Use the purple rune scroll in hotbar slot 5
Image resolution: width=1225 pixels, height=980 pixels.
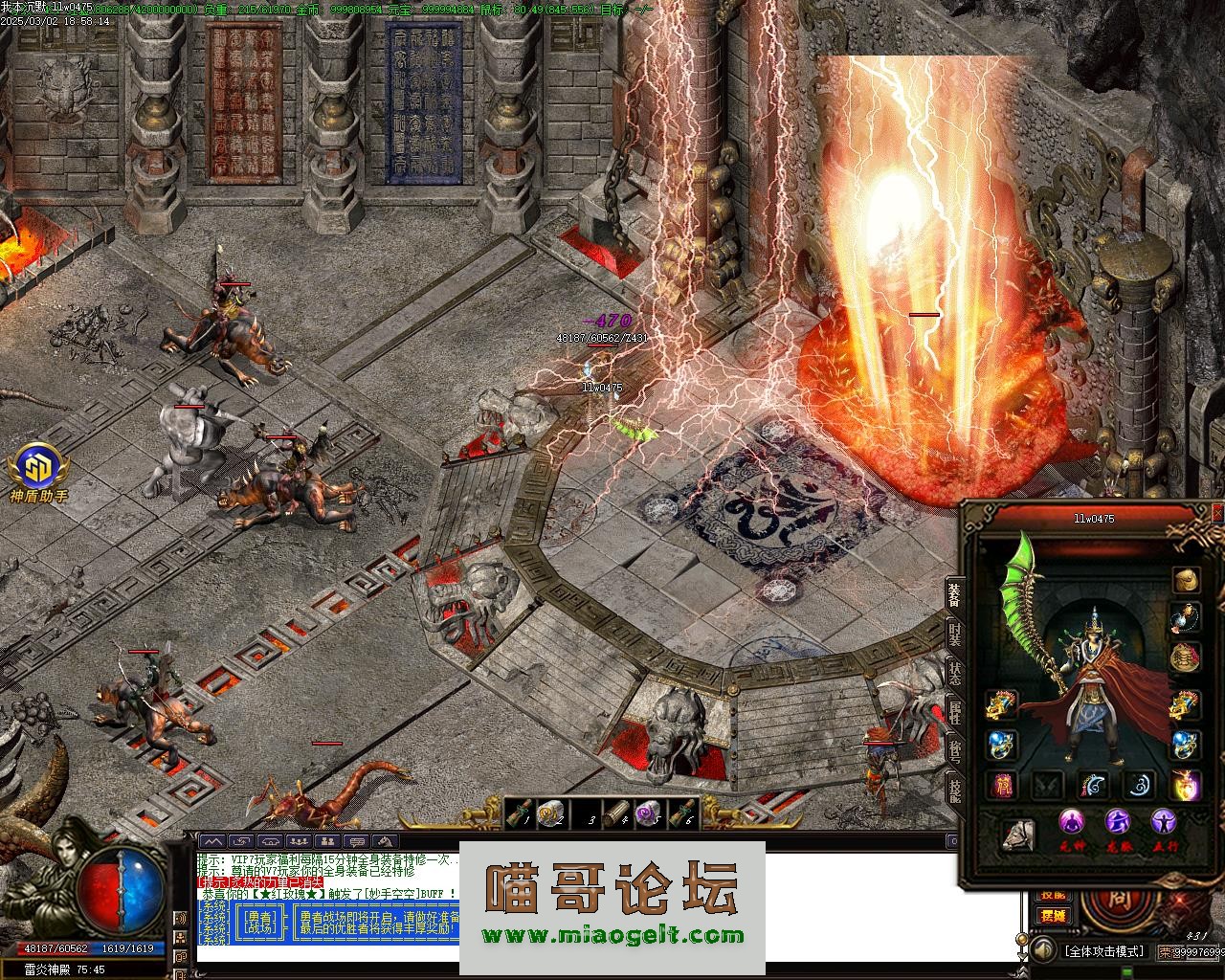click(648, 813)
